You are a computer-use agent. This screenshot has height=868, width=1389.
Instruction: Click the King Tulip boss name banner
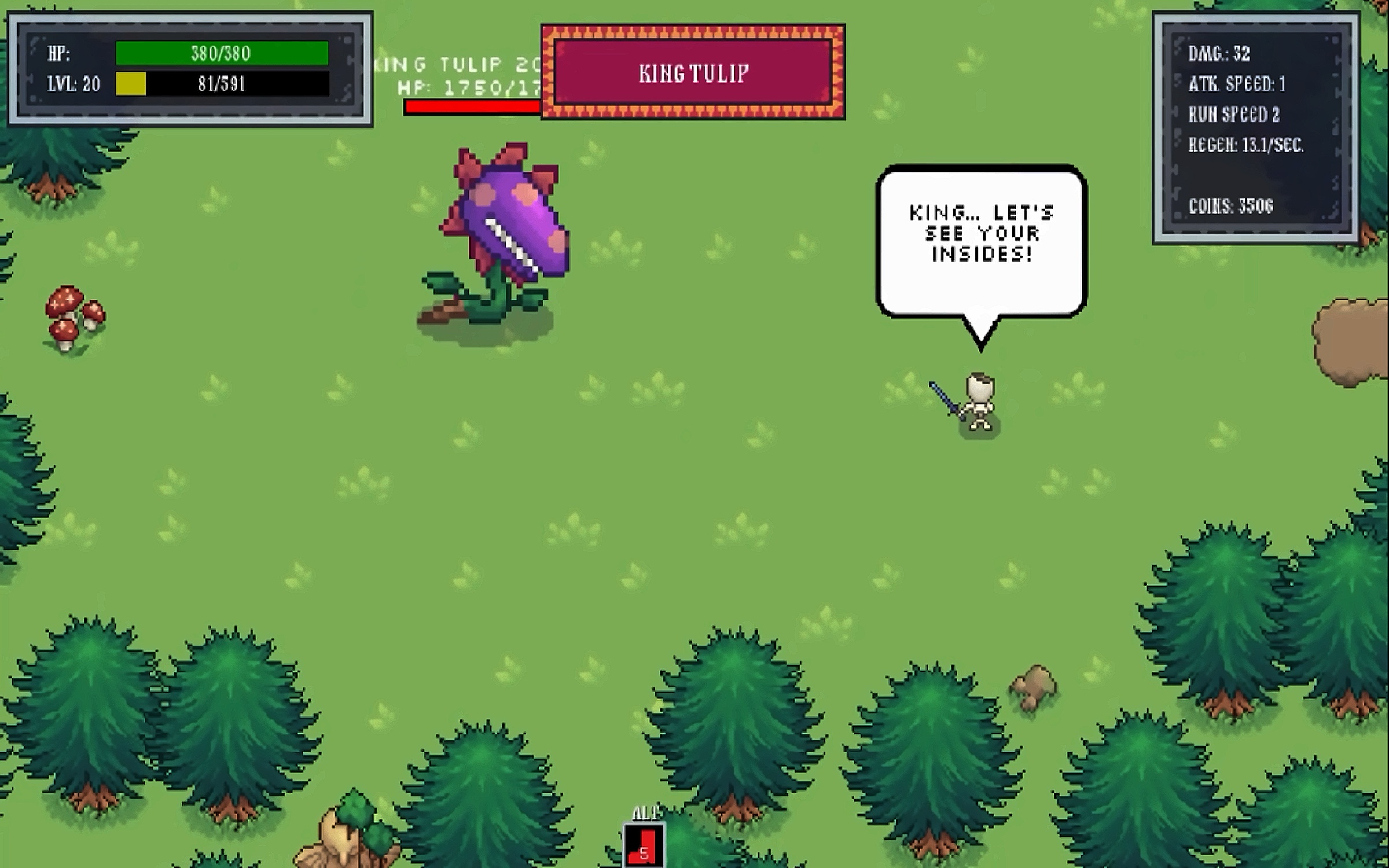pos(693,73)
